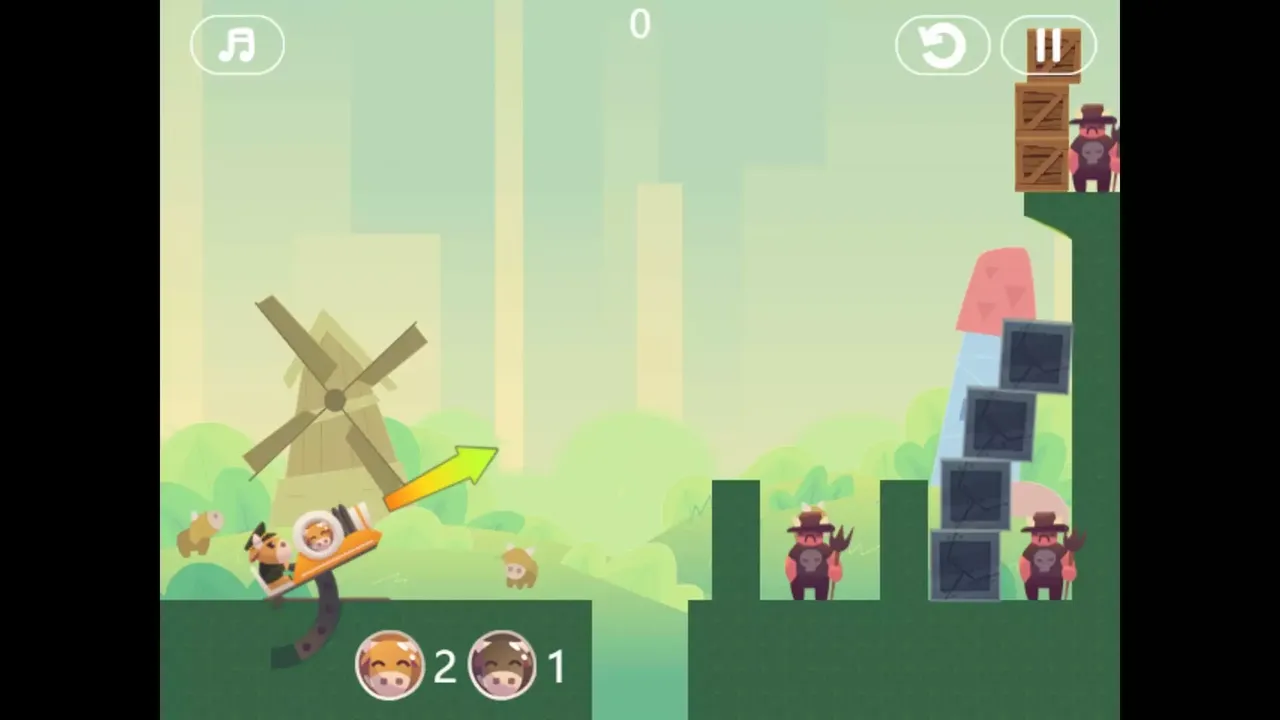The image size is (1280, 720).
Task: Click the bottom counter bar showing cow totals
Action: pyautogui.click(x=460, y=665)
